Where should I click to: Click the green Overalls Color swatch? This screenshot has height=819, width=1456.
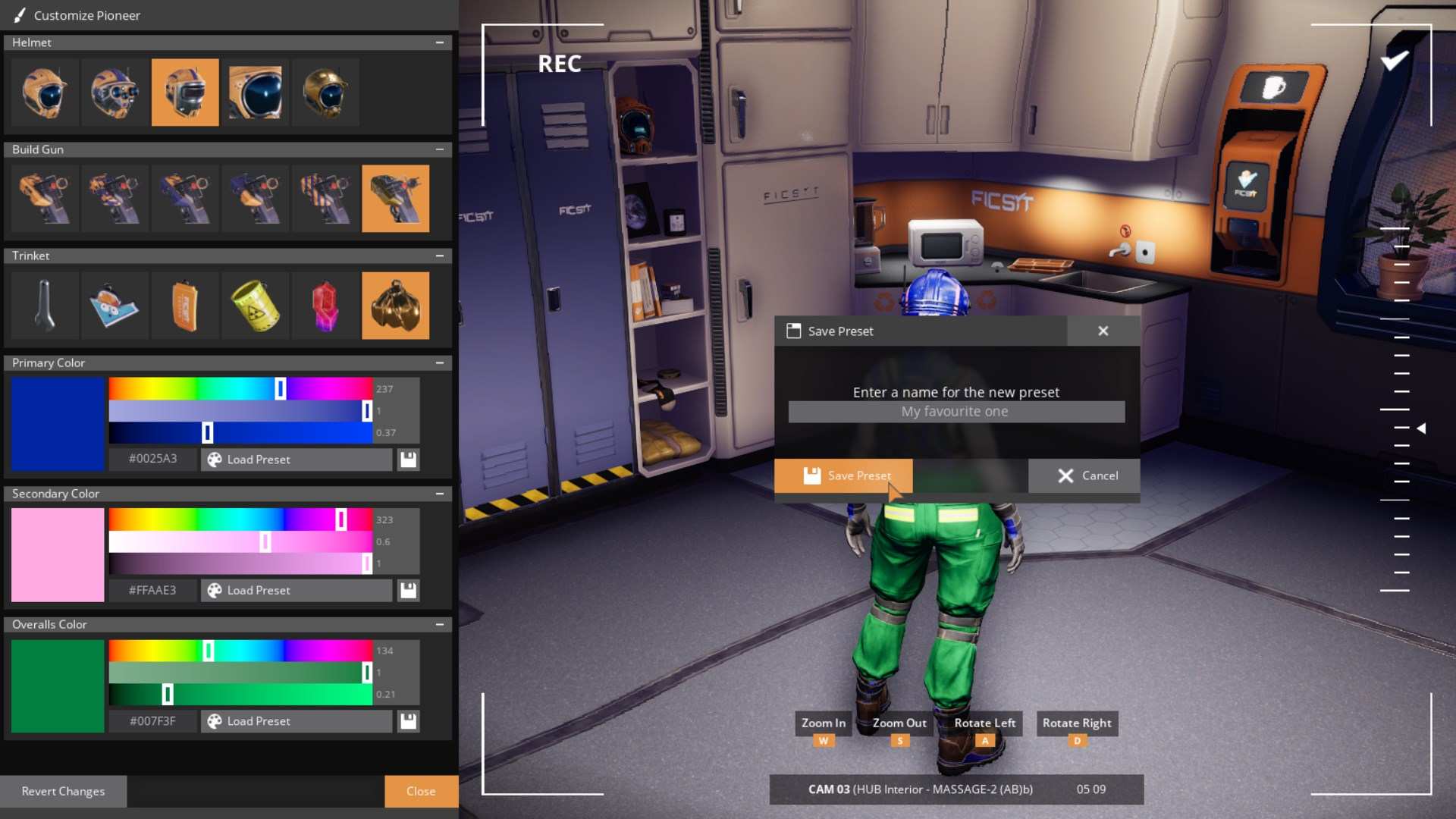coord(57,686)
